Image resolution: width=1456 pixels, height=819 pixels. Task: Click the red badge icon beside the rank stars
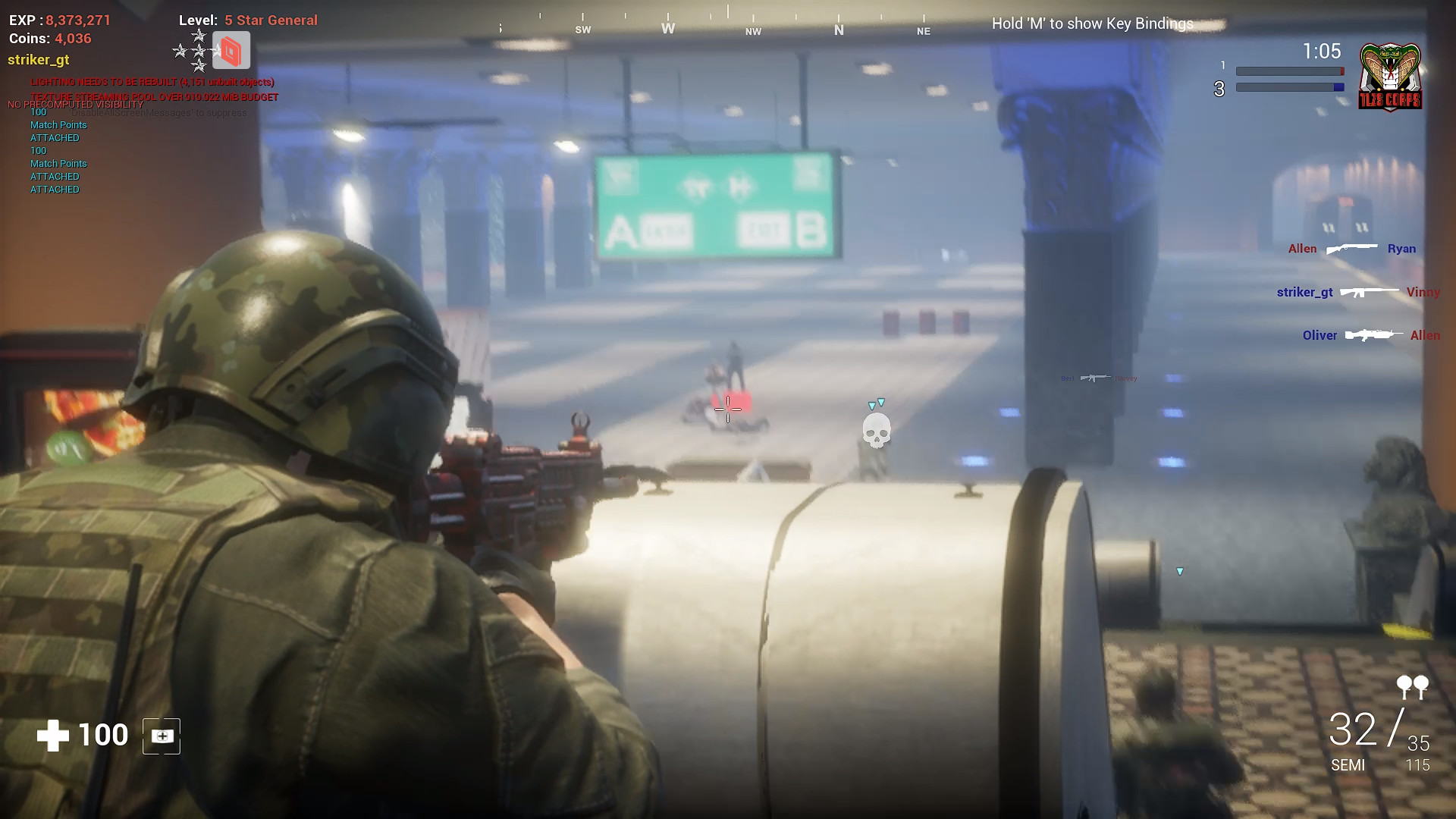[x=232, y=50]
